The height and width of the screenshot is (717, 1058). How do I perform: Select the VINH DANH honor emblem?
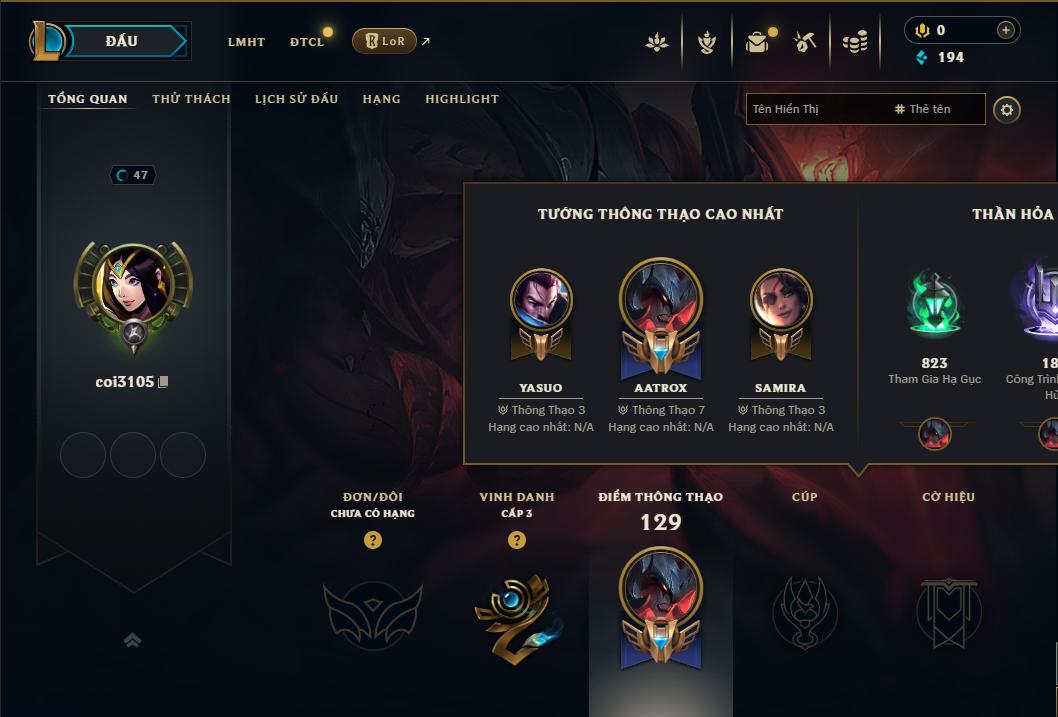[x=516, y=612]
